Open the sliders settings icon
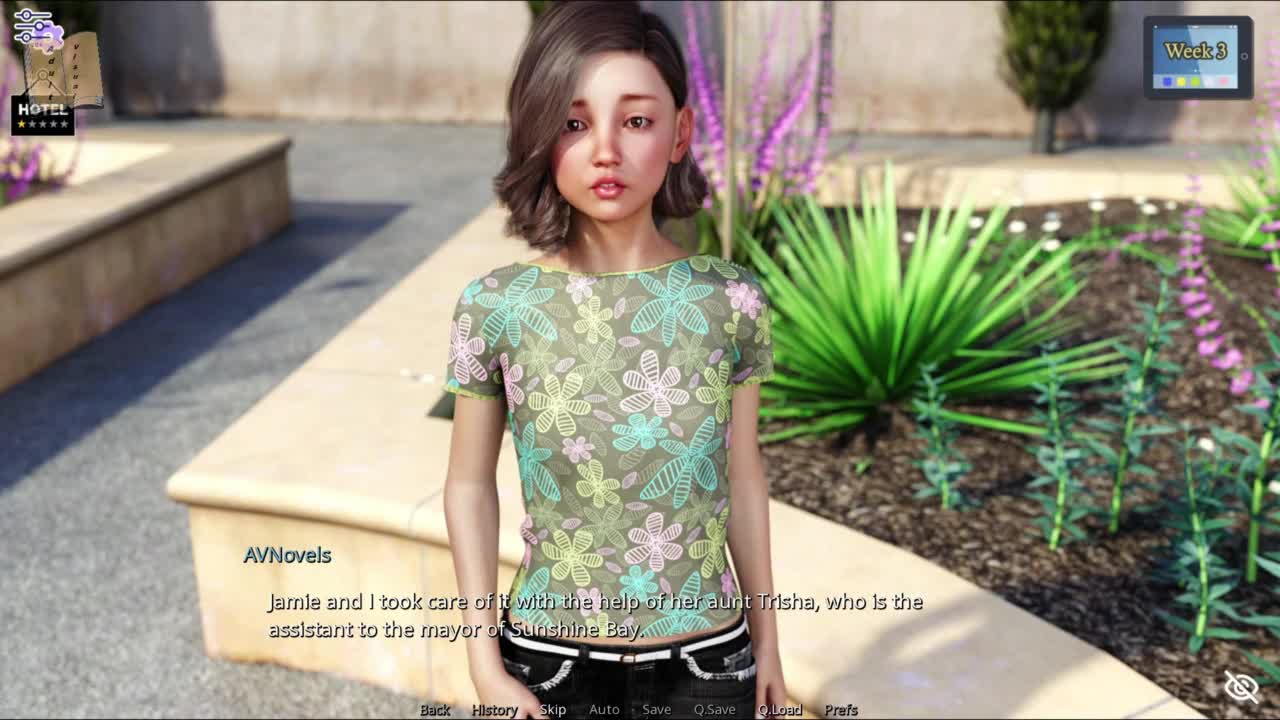Viewport: 1280px width, 720px height. tap(32, 23)
